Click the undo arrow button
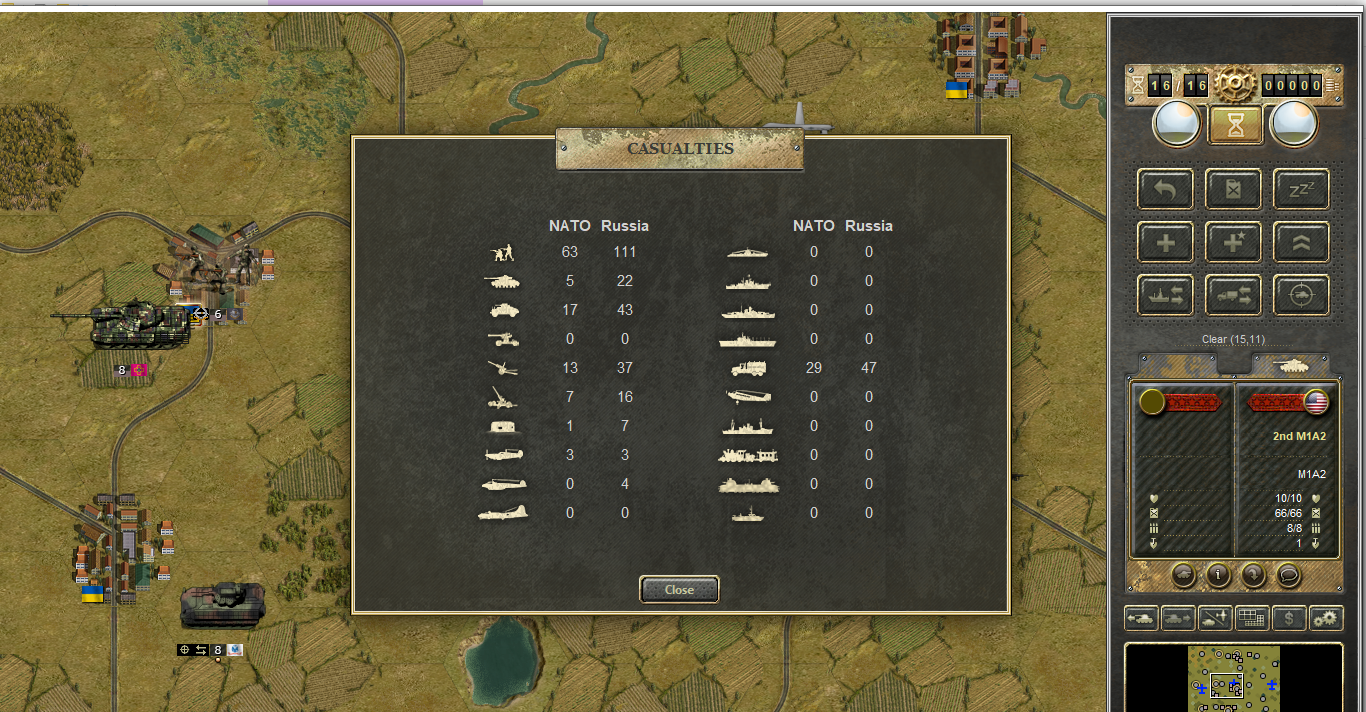The image size is (1366, 712). (1165, 189)
